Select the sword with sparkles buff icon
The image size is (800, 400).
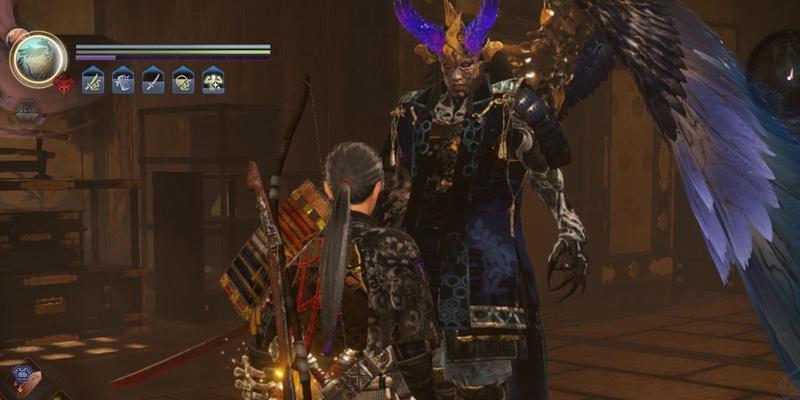pyautogui.click(x=93, y=80)
